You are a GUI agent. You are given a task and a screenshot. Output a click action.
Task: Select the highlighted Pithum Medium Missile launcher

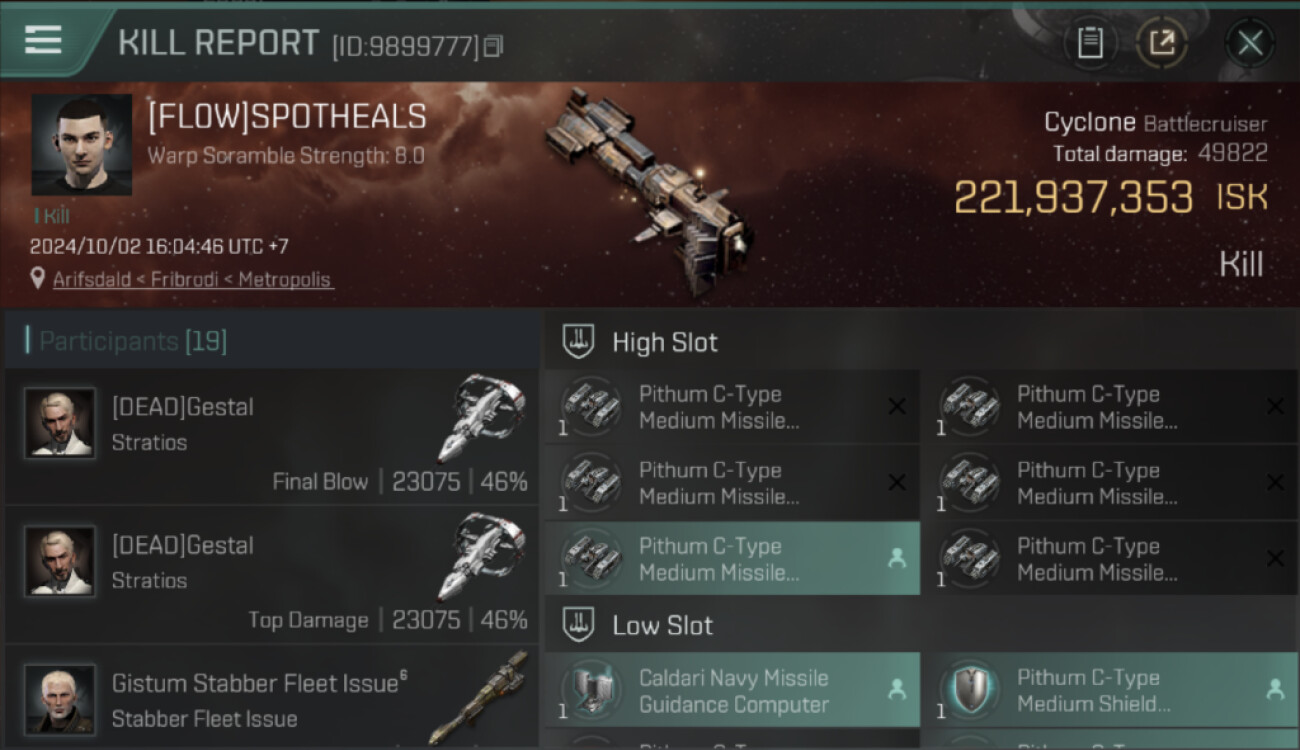pos(732,559)
